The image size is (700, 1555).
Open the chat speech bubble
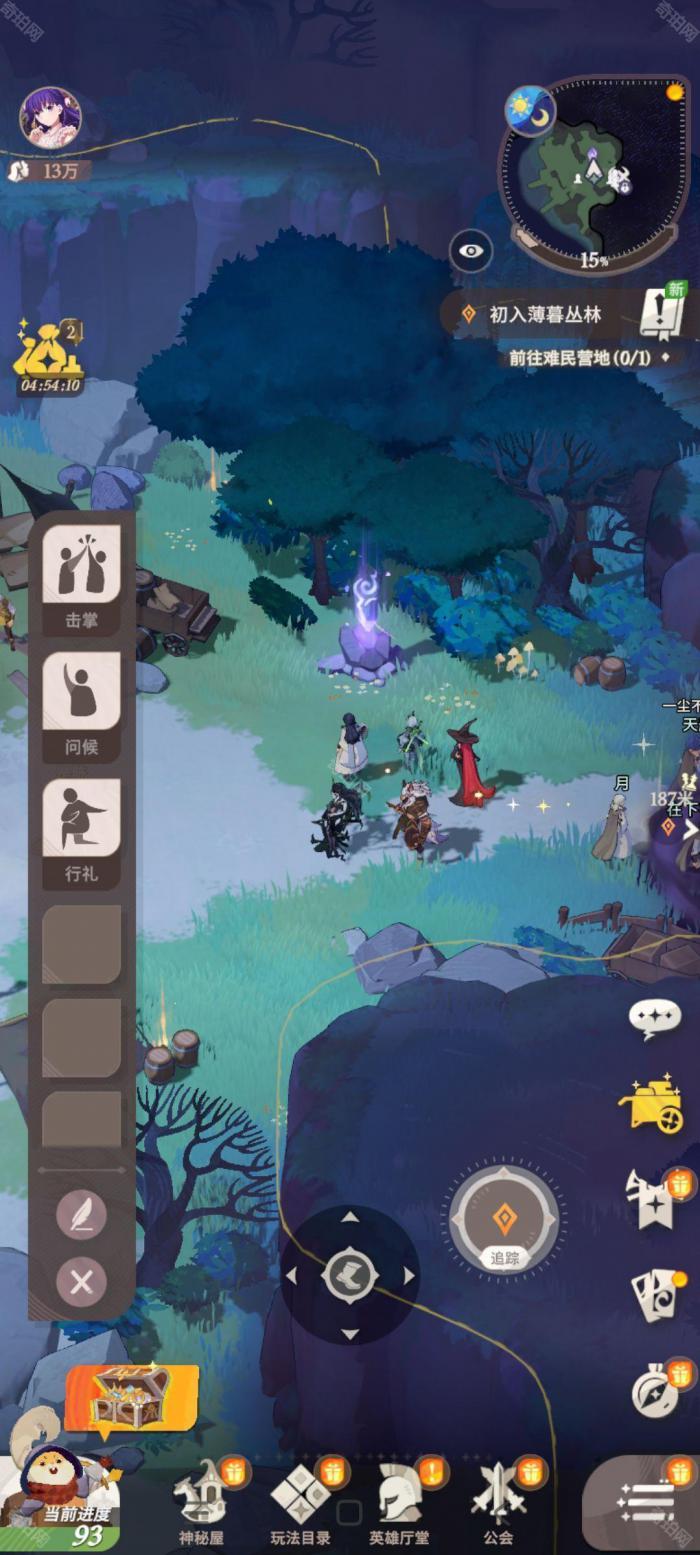tap(655, 1018)
